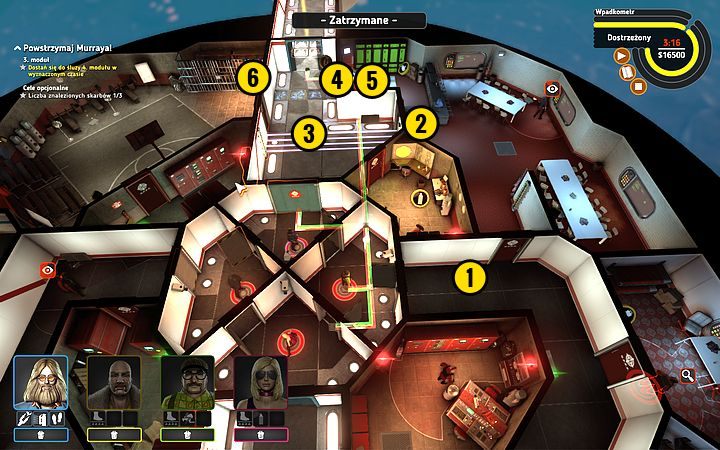The image size is (720, 450).
Task: Open loot bag under the yellow-framed character
Action: tap(114, 435)
